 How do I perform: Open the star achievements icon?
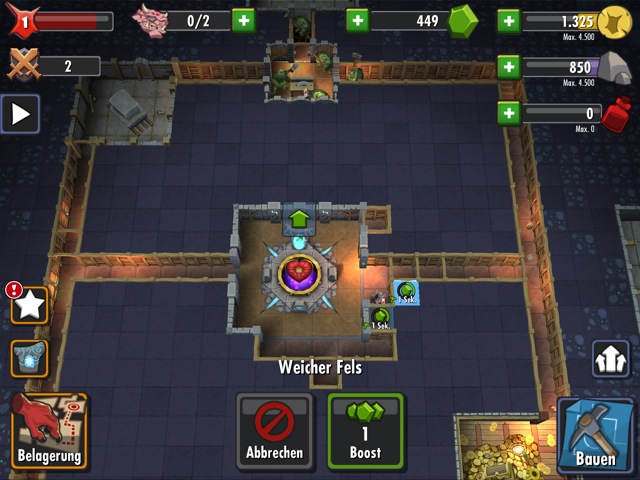pyautogui.click(x=30, y=306)
